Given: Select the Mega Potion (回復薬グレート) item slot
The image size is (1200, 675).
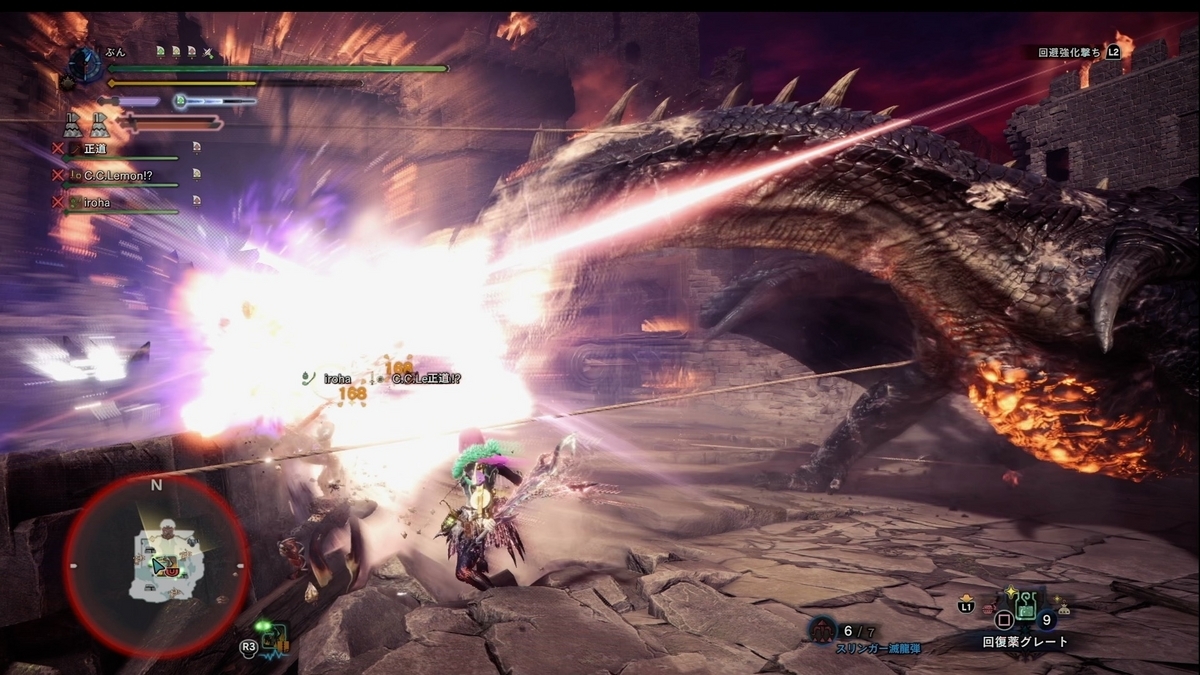Looking at the screenshot, I should tap(1027, 607).
